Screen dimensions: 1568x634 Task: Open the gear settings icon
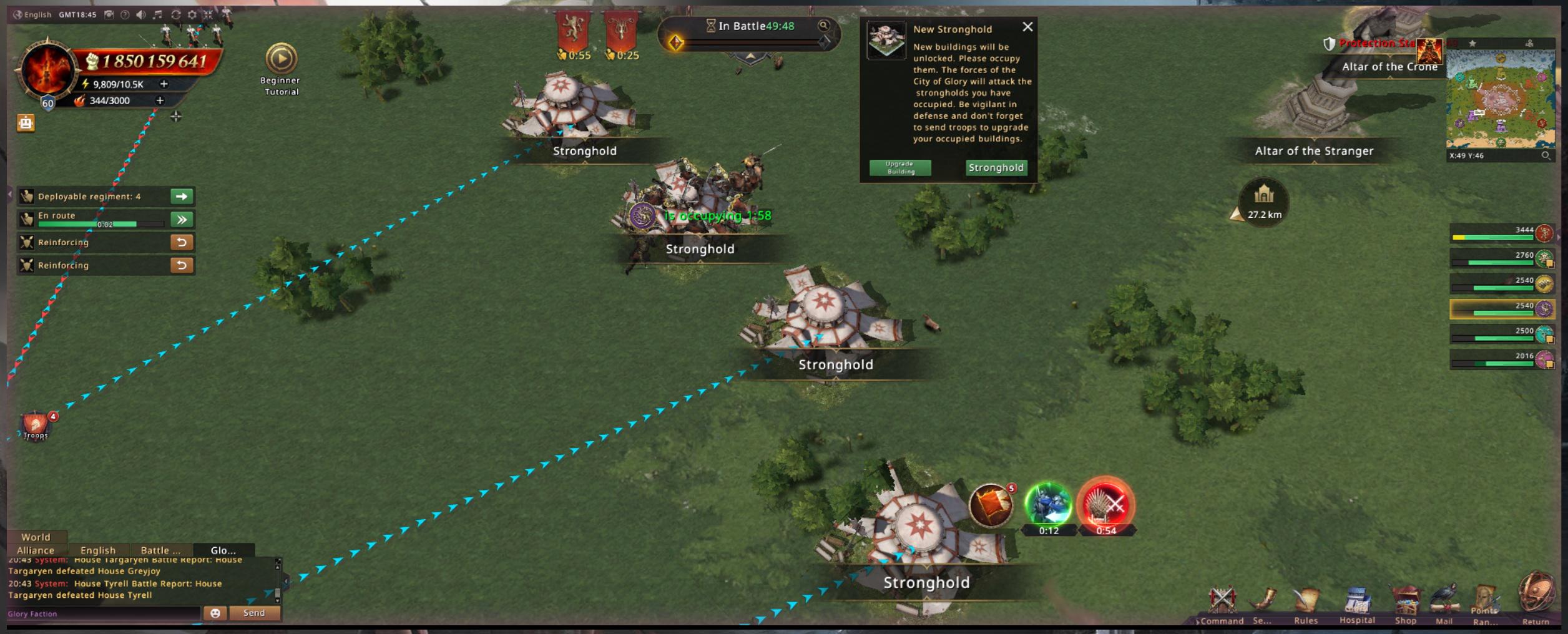192,14
